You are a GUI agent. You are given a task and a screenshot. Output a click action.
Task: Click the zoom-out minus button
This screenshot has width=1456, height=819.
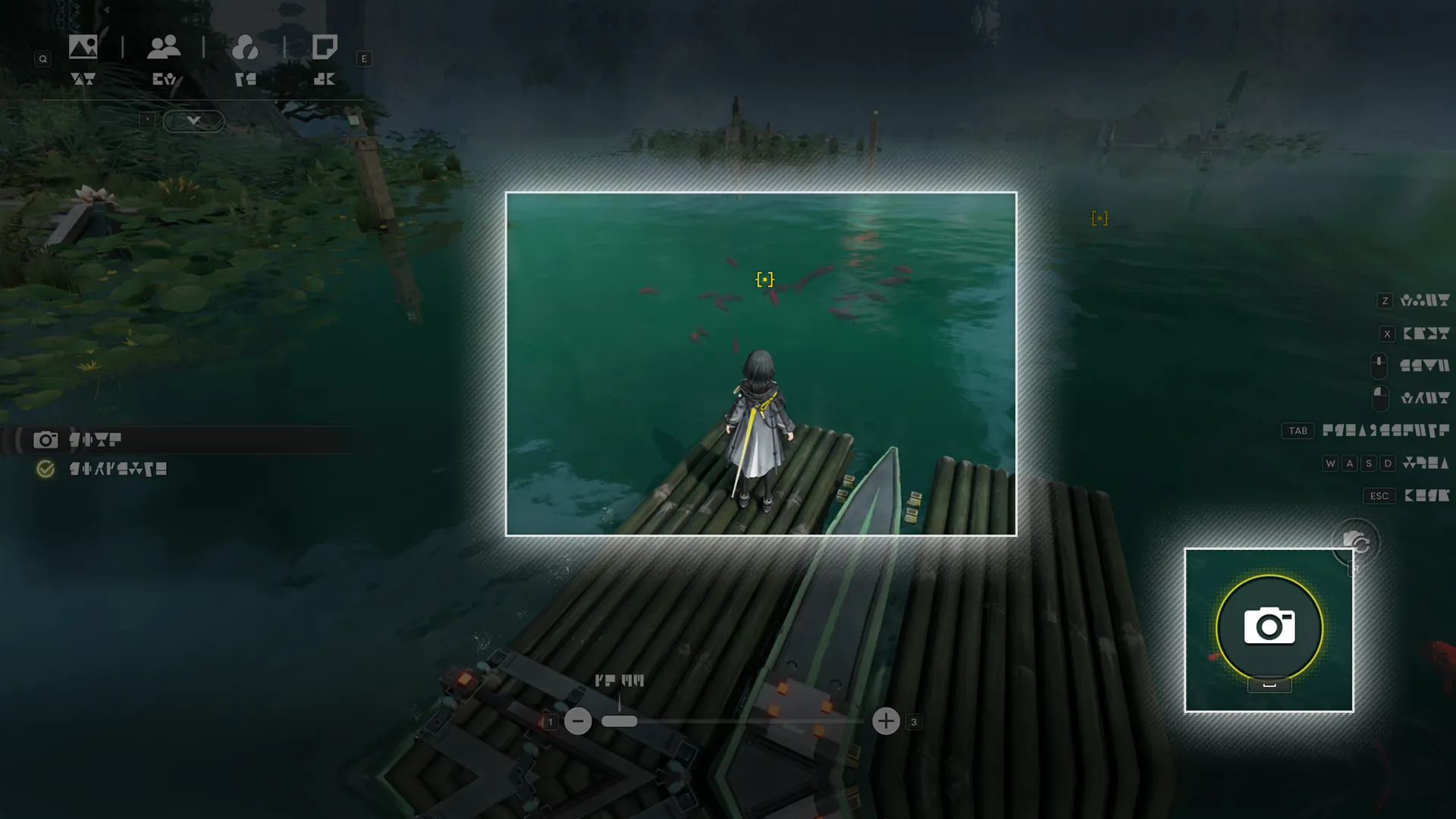tap(578, 721)
